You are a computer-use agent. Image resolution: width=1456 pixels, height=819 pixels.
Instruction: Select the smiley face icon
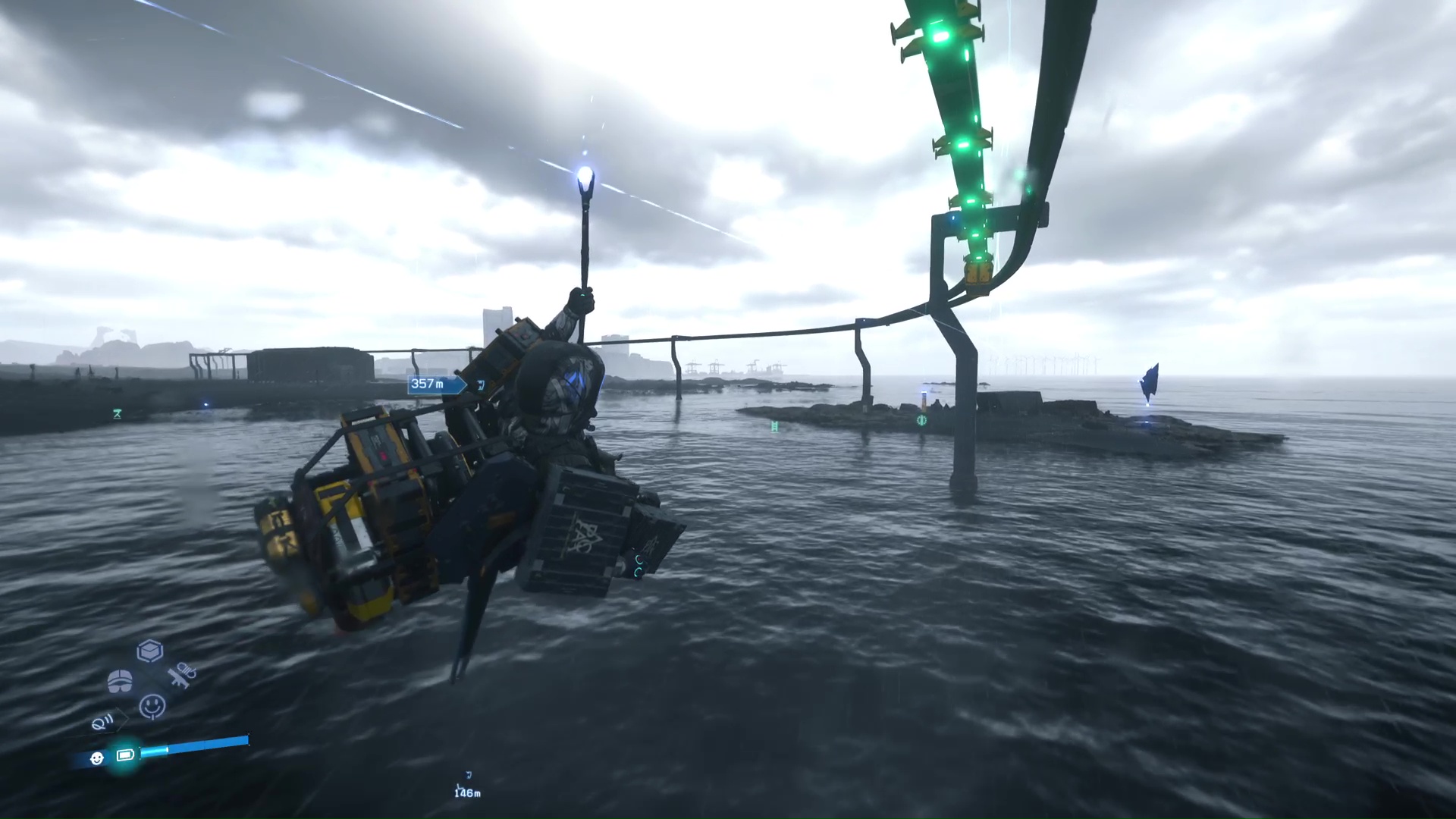click(x=152, y=706)
